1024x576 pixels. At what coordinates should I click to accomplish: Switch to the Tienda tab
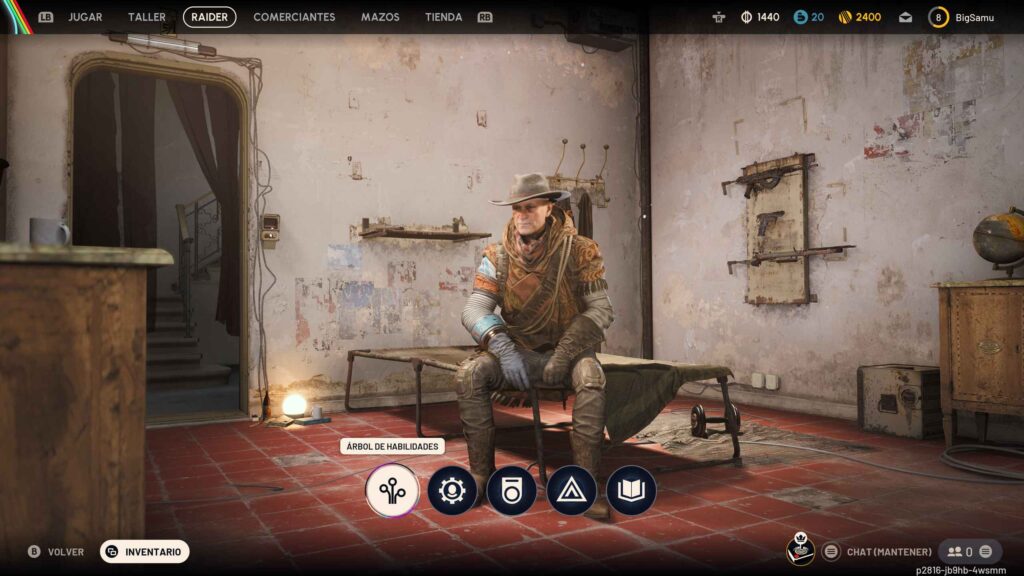tap(443, 17)
